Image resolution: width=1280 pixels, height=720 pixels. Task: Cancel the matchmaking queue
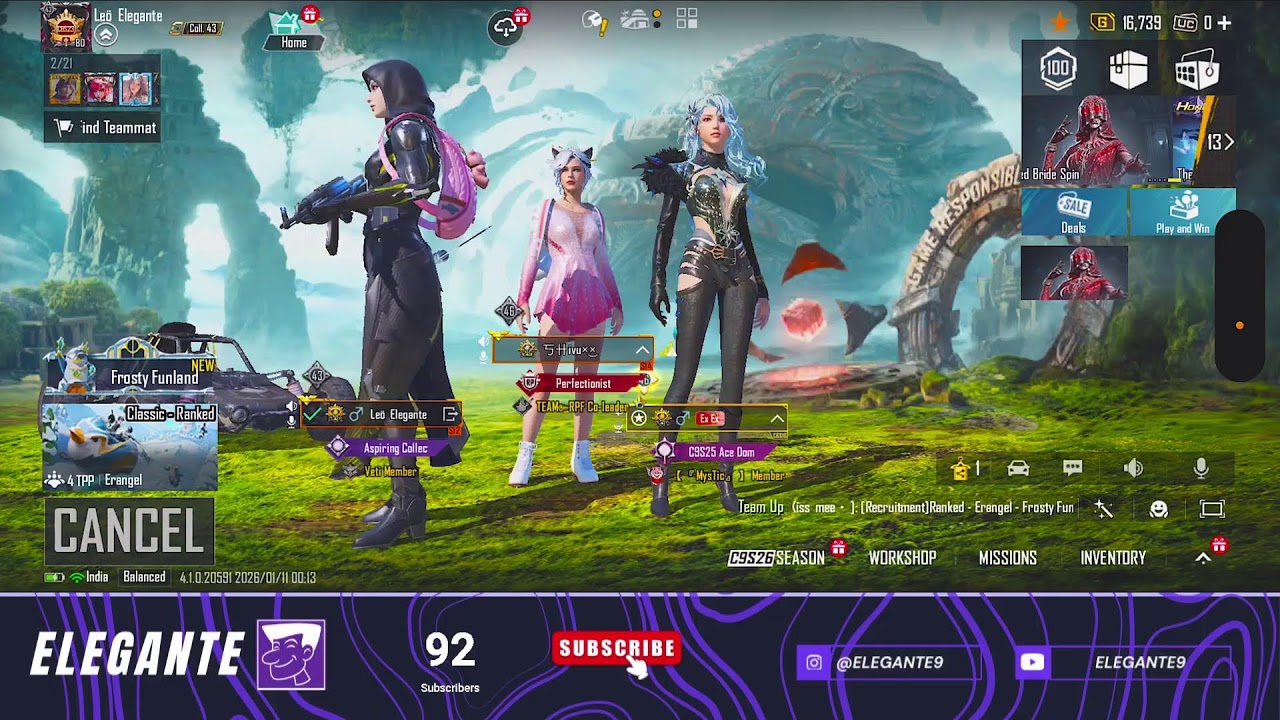click(x=129, y=531)
